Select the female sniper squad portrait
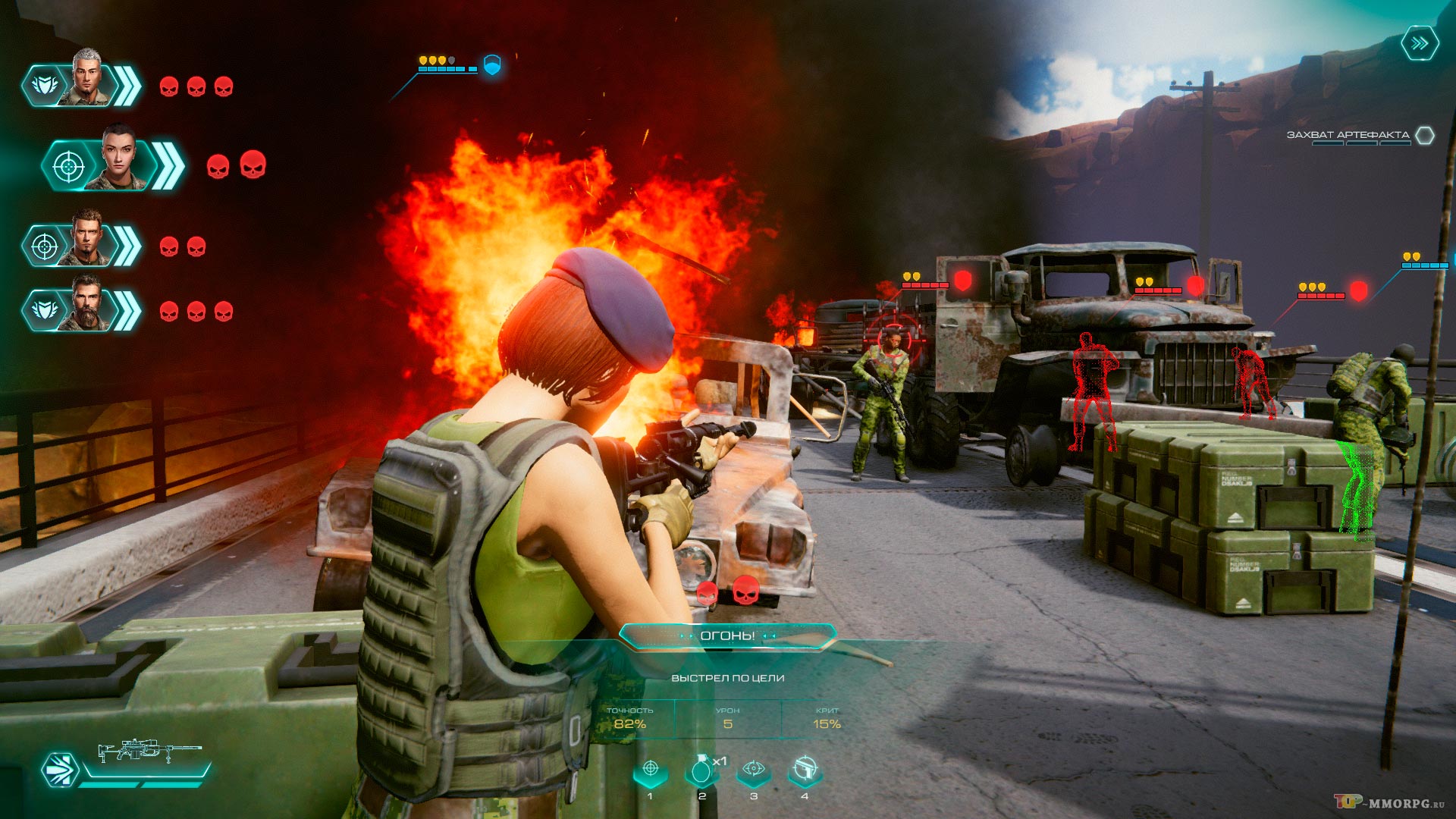This screenshot has height=819, width=1456. coord(119,158)
